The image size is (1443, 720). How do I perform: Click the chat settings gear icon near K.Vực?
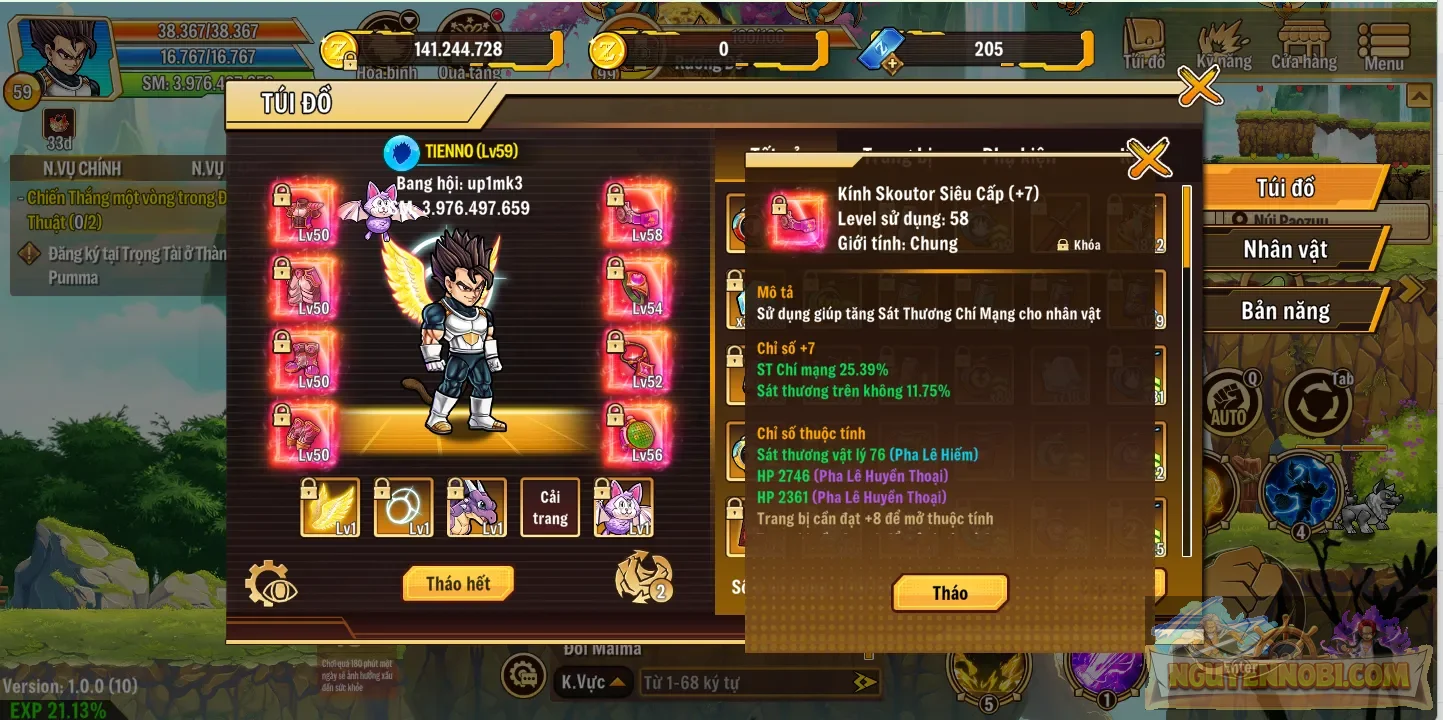pos(523,681)
